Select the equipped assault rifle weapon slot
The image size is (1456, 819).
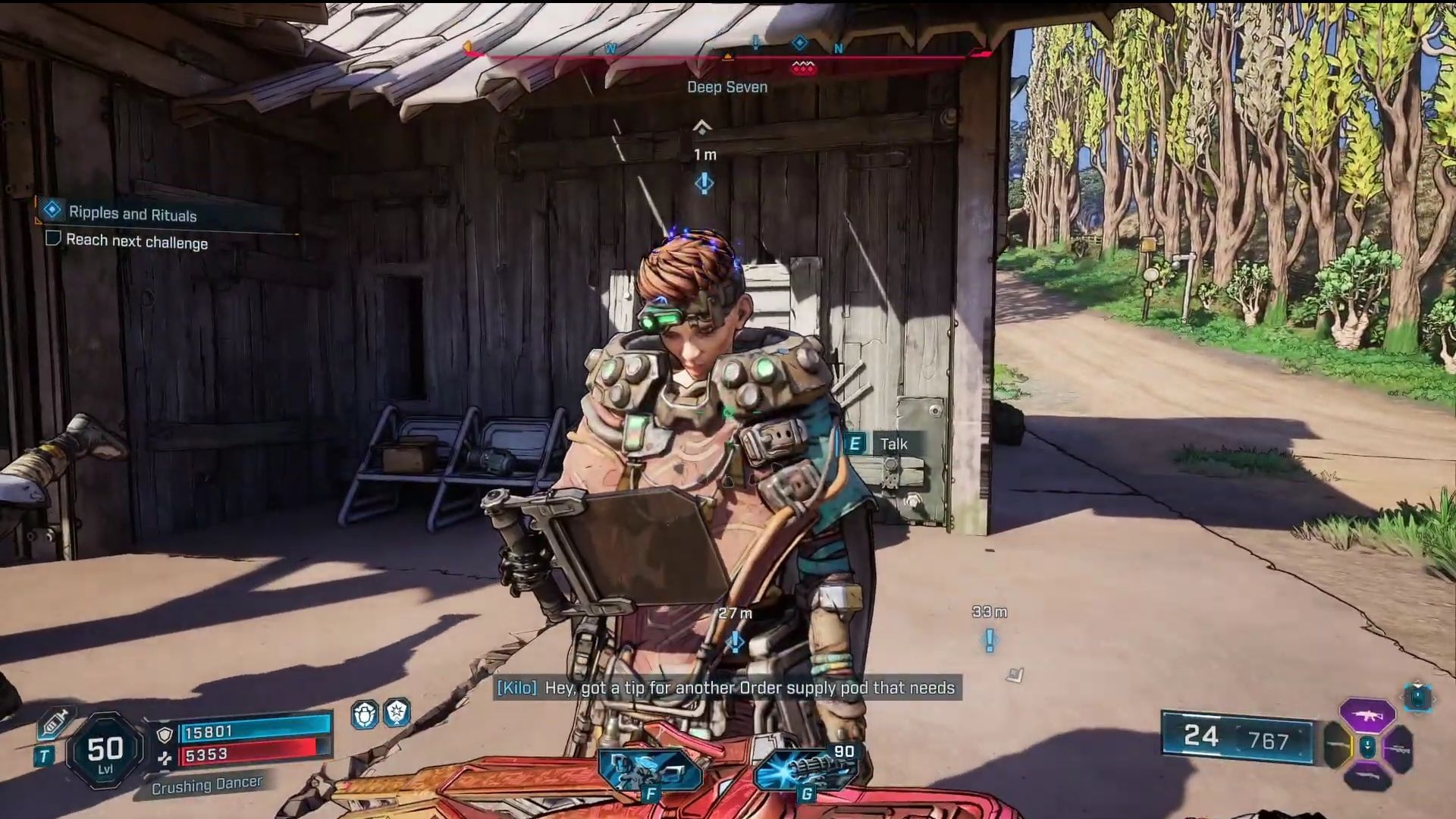coord(1367,715)
